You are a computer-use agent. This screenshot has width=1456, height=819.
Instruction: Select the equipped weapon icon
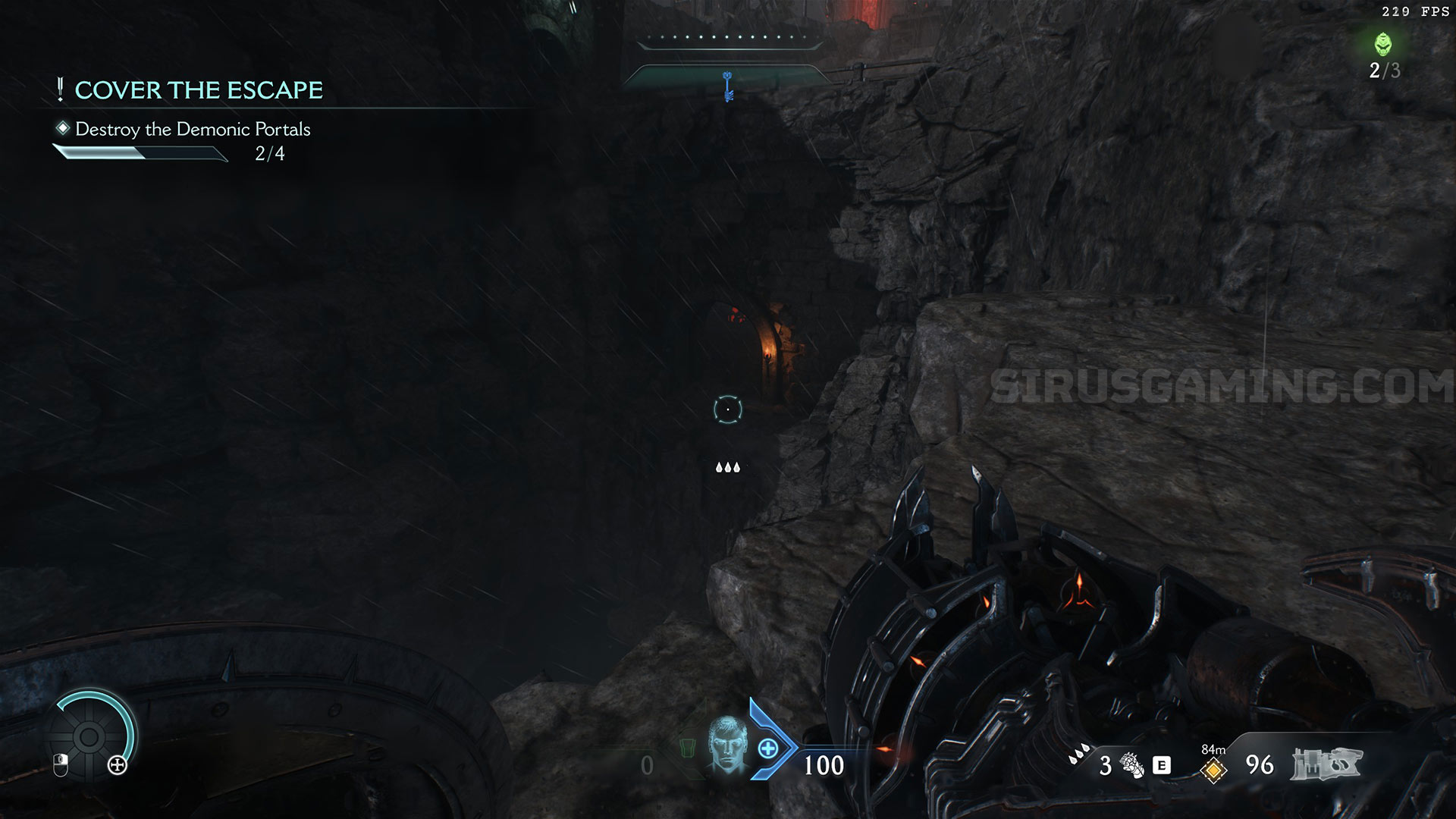coord(1327,764)
